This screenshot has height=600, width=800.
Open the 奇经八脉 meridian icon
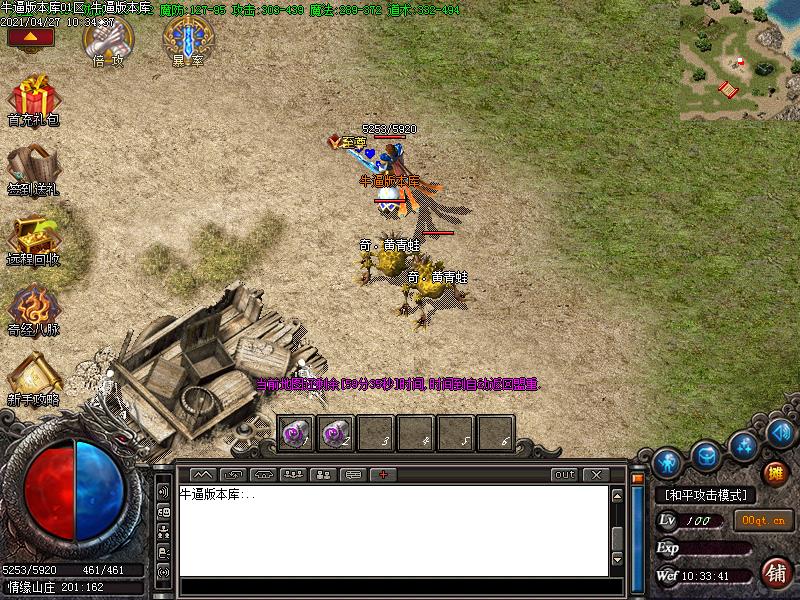34,308
